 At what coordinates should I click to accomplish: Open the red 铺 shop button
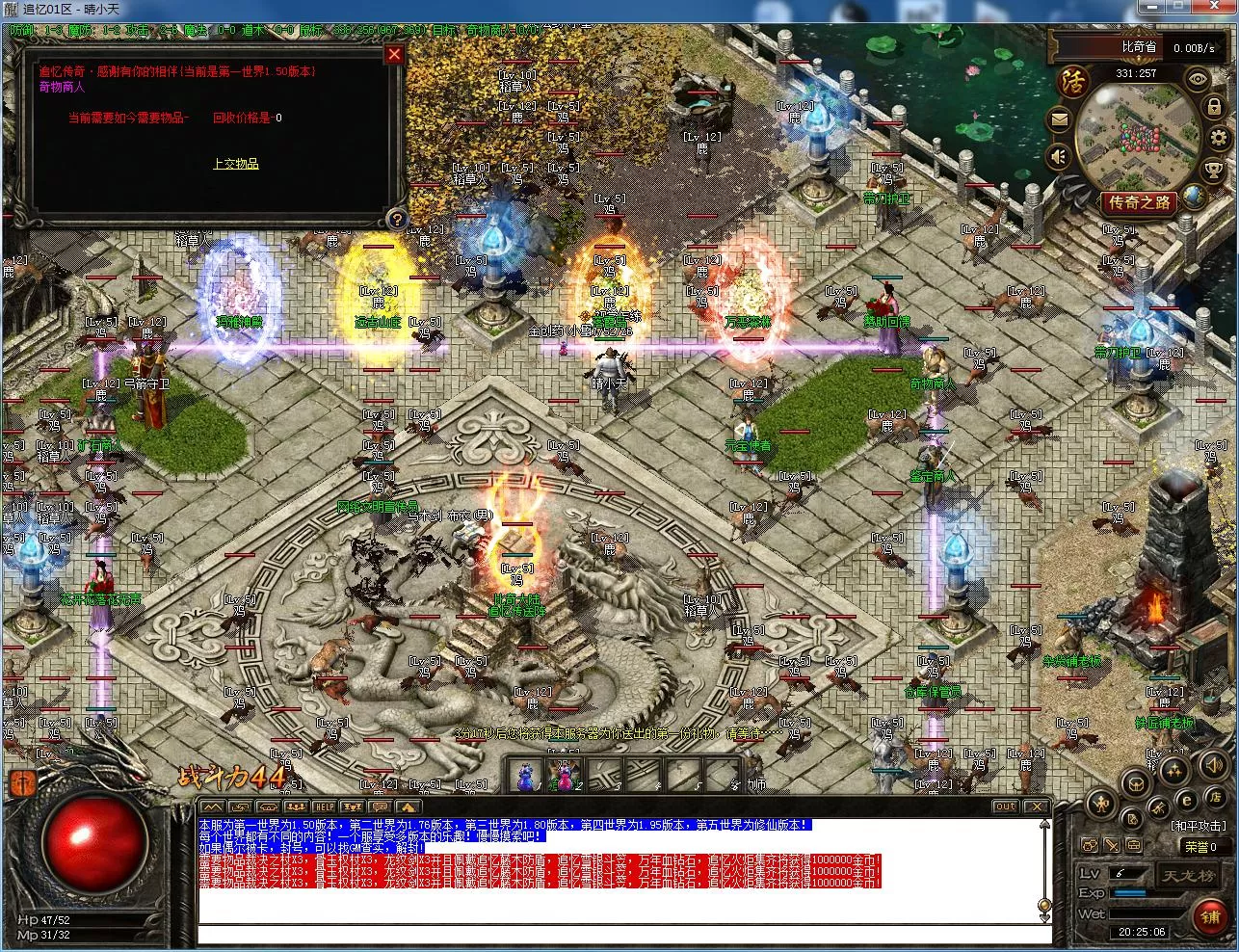1210,916
